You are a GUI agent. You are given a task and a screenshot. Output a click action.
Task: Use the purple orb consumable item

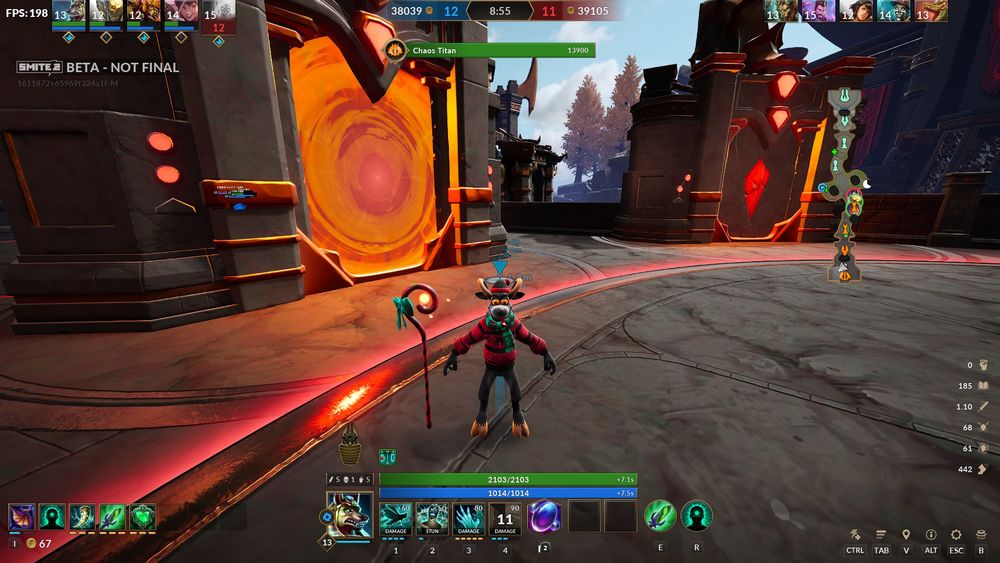(x=545, y=517)
